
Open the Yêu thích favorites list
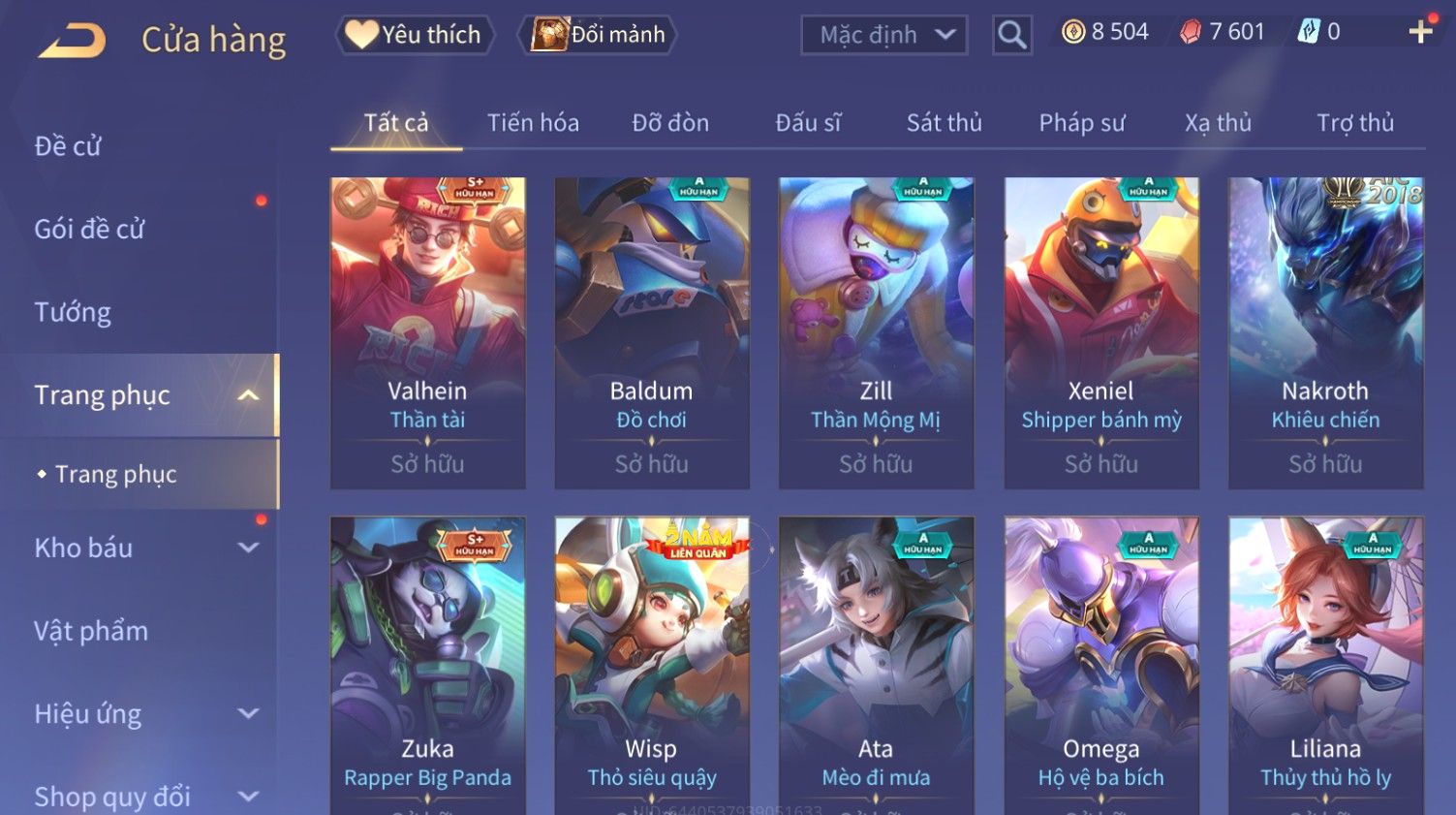(415, 35)
